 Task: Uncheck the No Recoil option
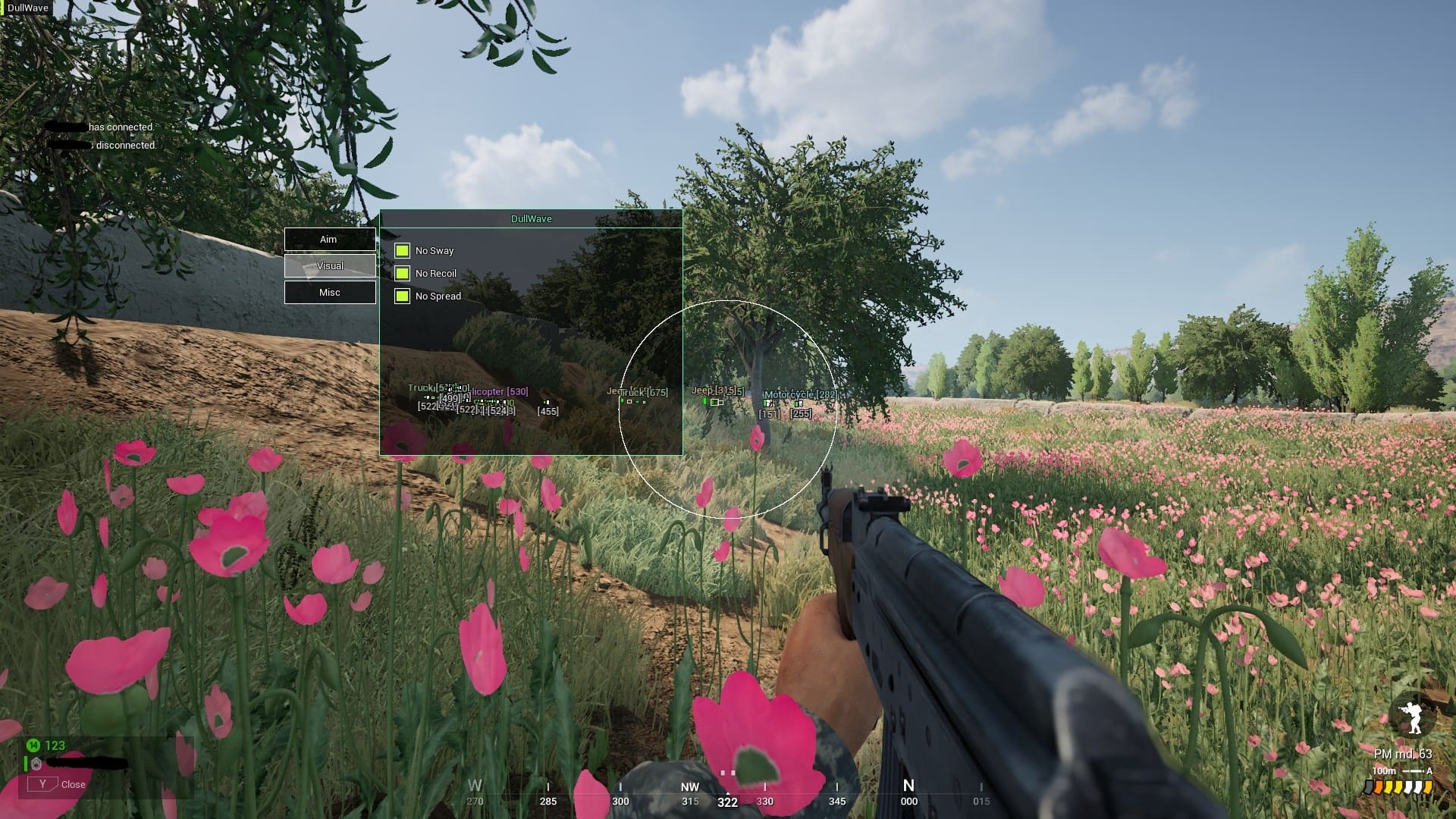pyautogui.click(x=402, y=273)
